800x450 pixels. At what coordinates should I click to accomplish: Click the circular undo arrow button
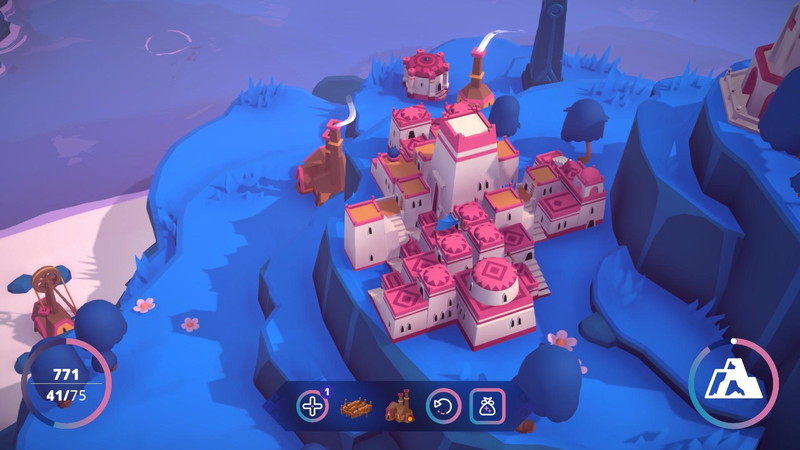(x=443, y=406)
